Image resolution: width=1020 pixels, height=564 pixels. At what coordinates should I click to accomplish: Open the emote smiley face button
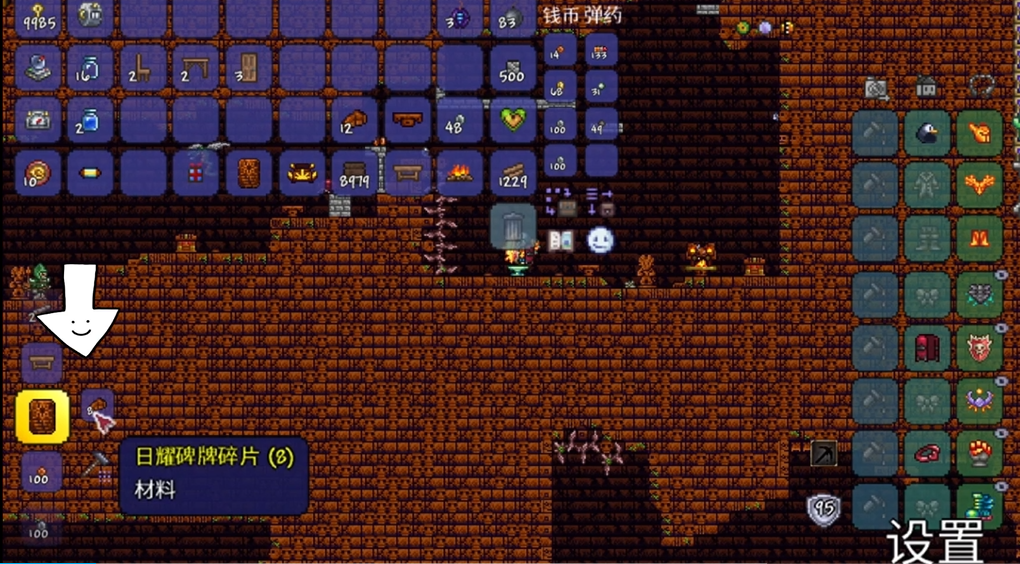tap(599, 240)
